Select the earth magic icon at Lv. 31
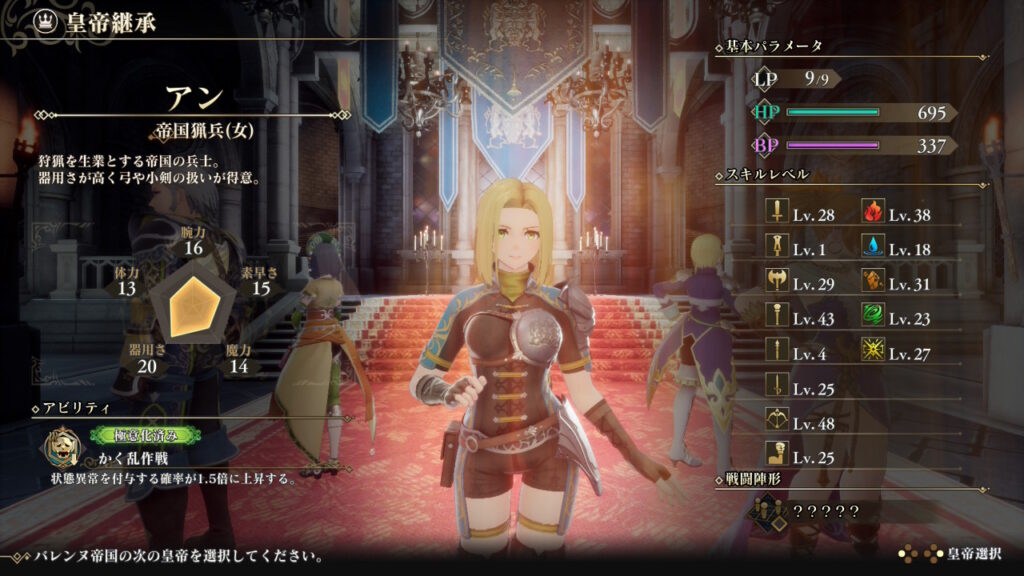The height and width of the screenshot is (576, 1024). pyautogui.click(x=871, y=284)
